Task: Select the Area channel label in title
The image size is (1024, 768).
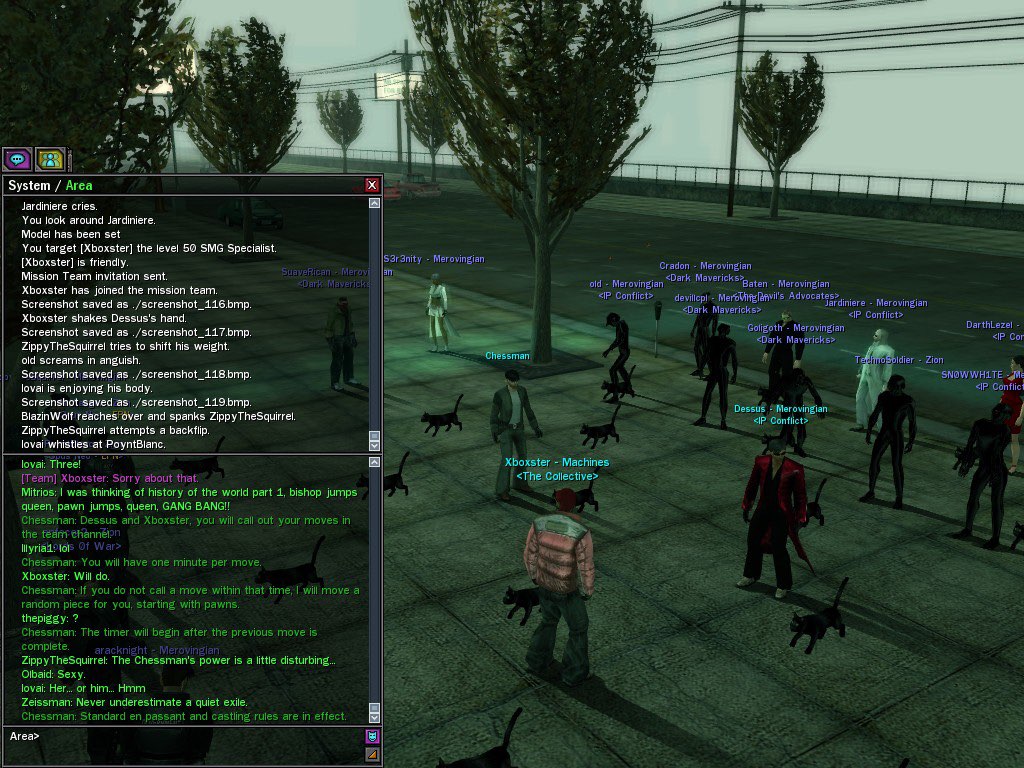Action: [x=79, y=185]
